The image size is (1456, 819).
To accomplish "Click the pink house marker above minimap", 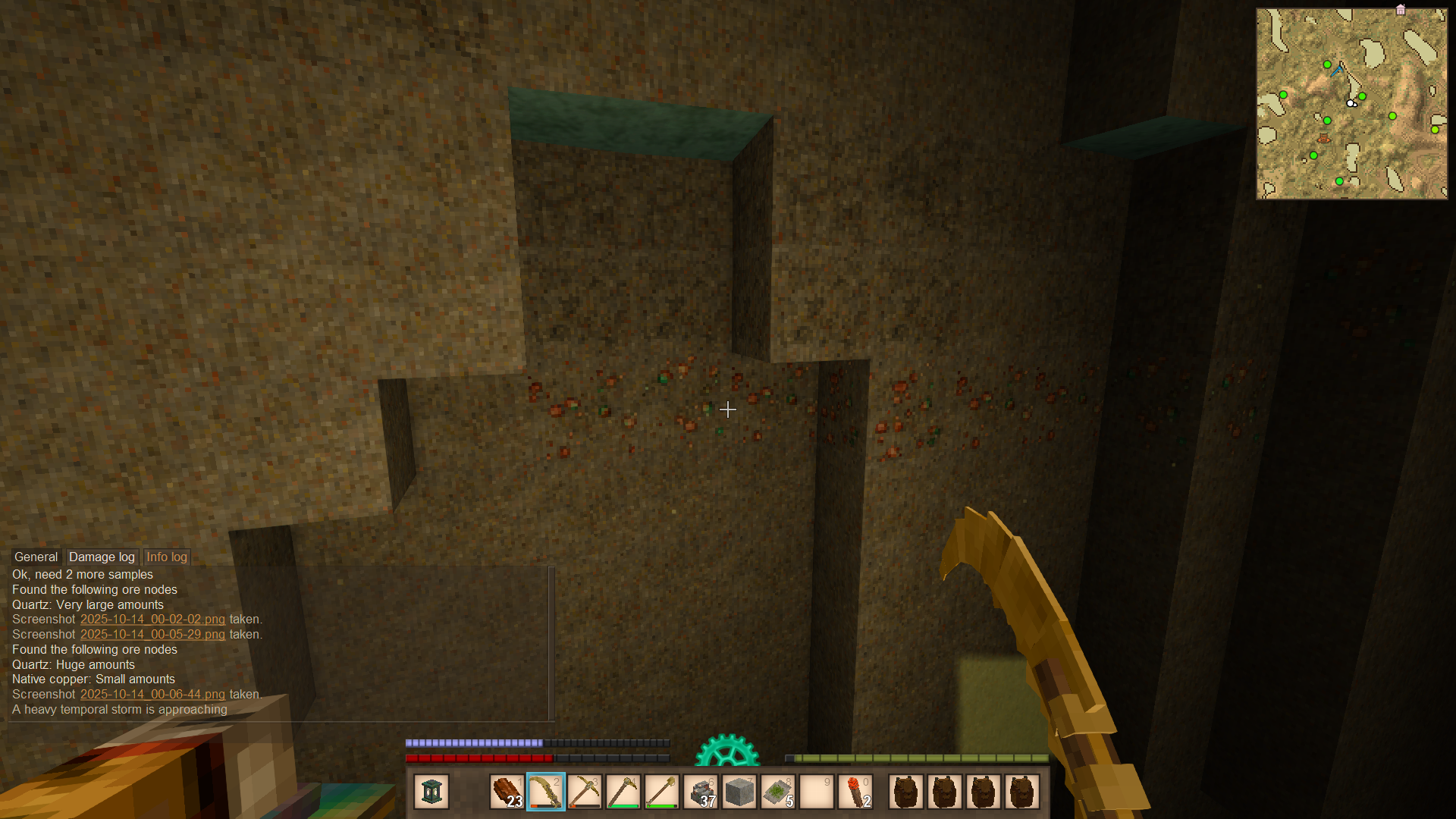I will coord(1401,10).
